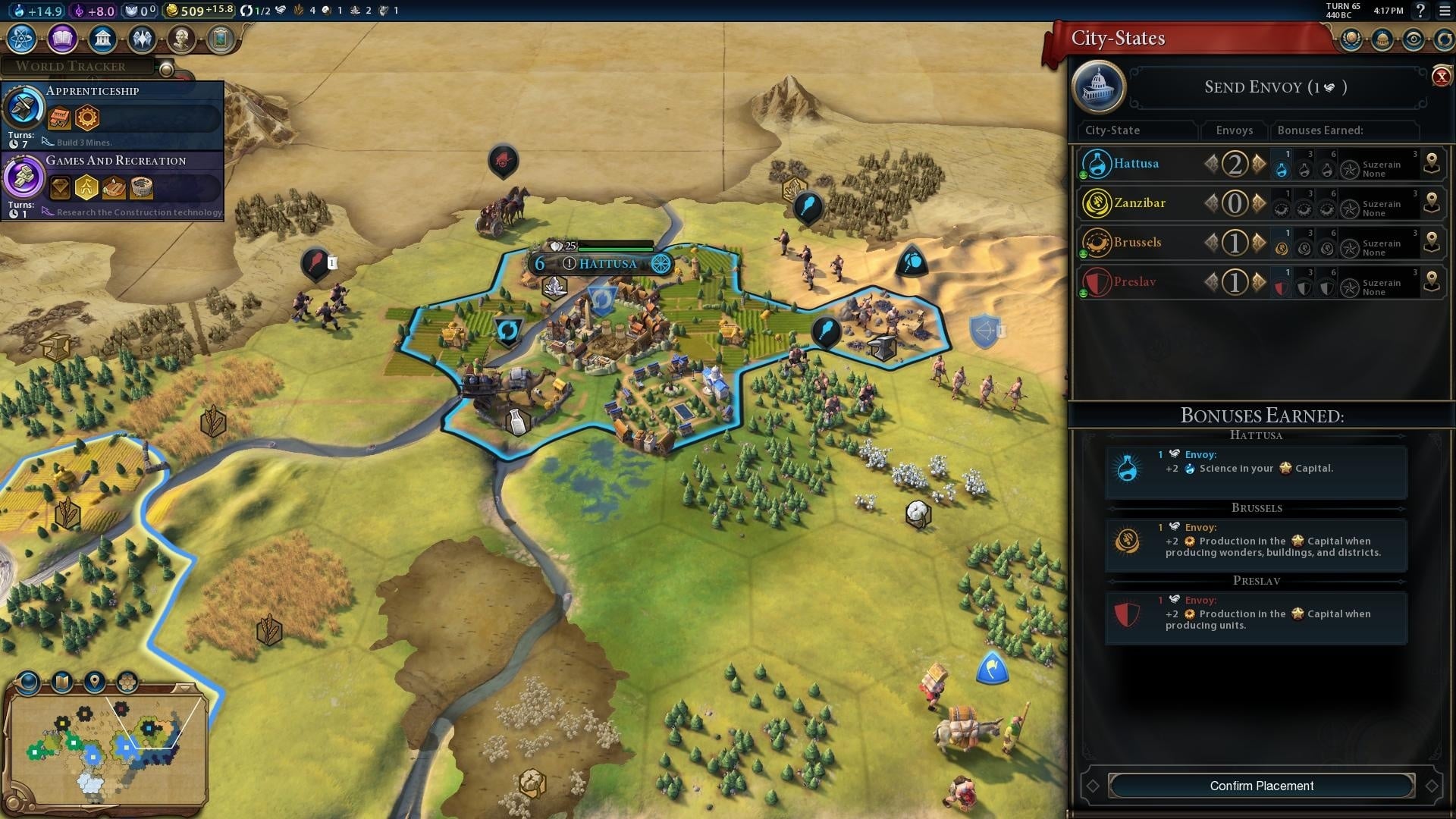Select the Hattusa city-state row
The image size is (1456, 819).
click(x=1136, y=164)
